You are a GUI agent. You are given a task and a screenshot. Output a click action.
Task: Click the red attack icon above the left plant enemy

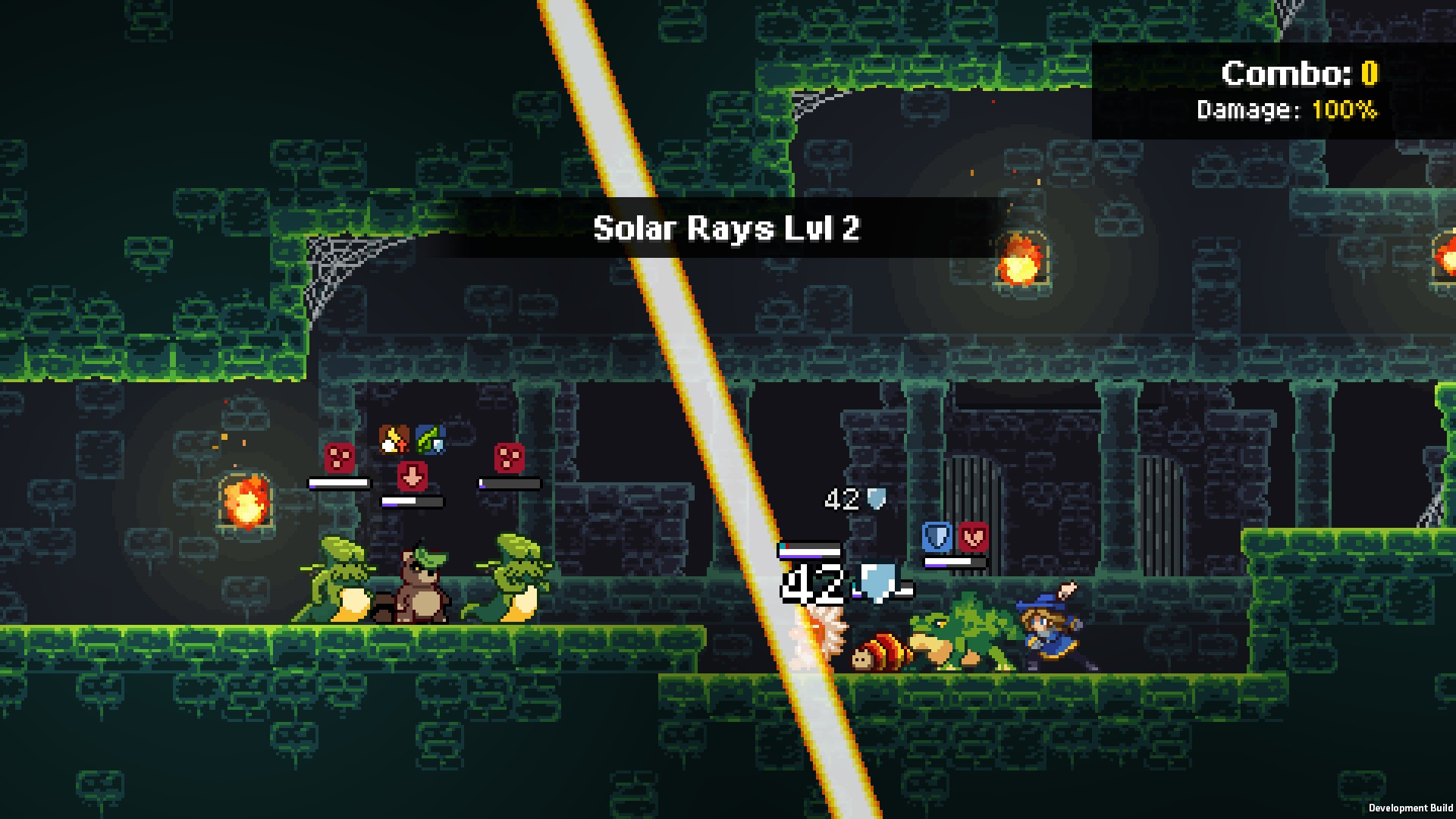click(338, 458)
